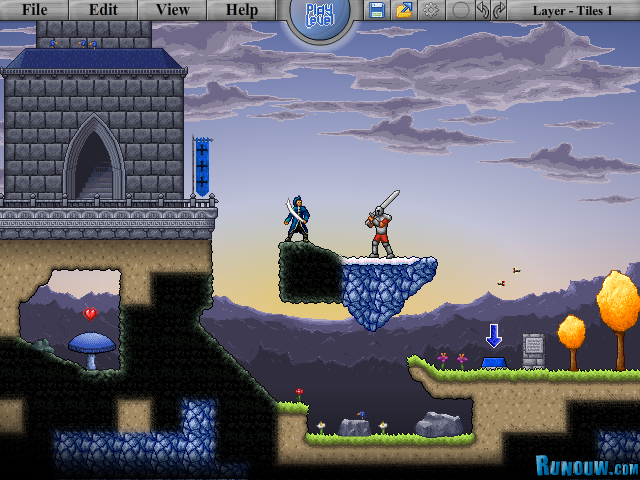Redo the edit with the right arrow
The height and width of the screenshot is (480, 640).
[499, 10]
